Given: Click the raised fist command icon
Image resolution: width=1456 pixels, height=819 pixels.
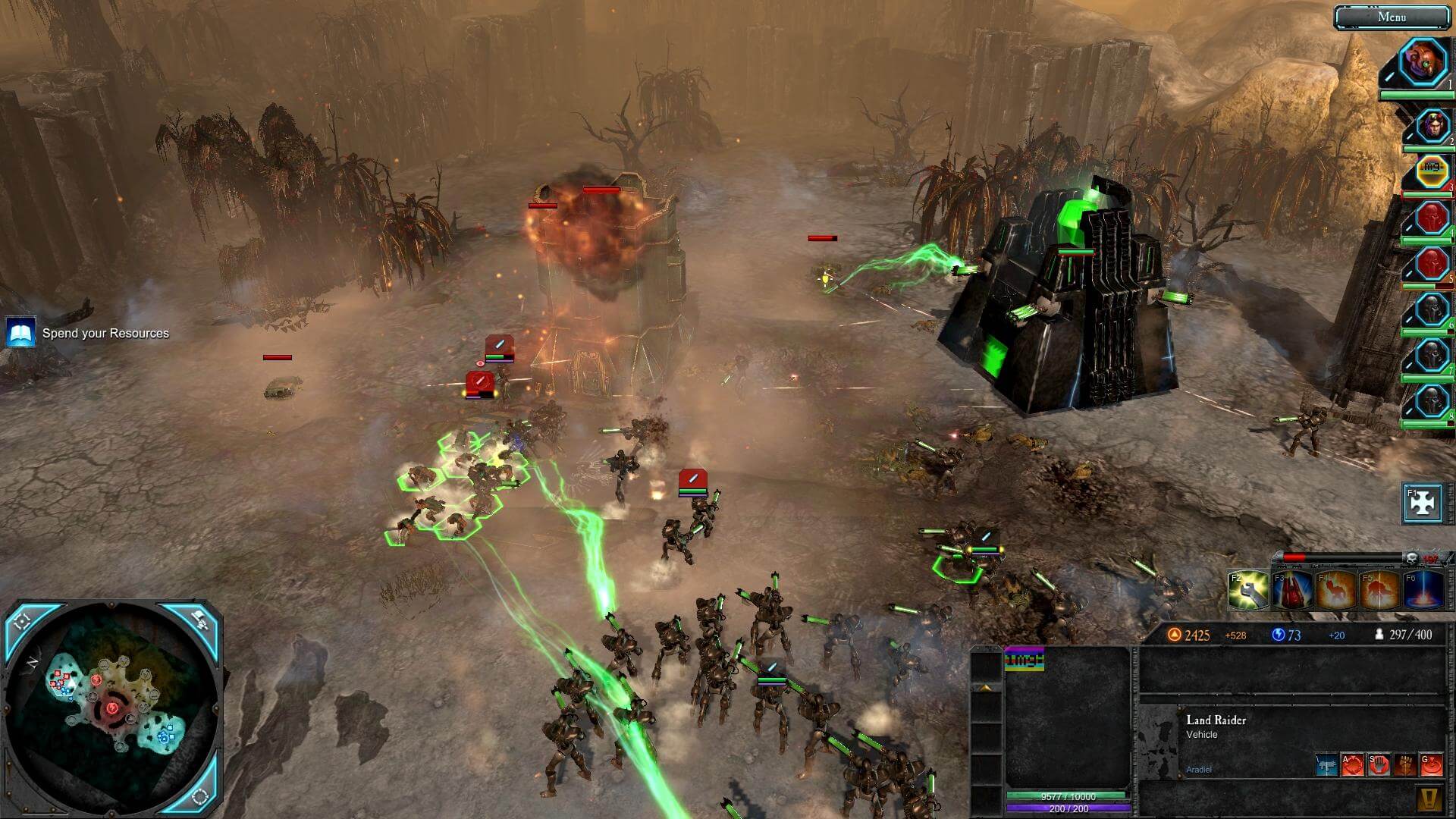Looking at the screenshot, I should pyautogui.click(x=1405, y=764).
